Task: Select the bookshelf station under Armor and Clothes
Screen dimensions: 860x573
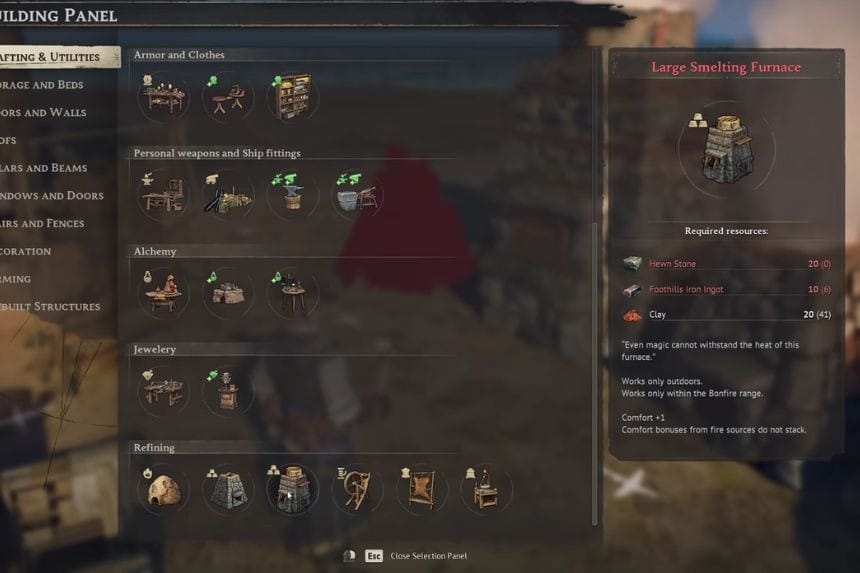Action: point(292,96)
